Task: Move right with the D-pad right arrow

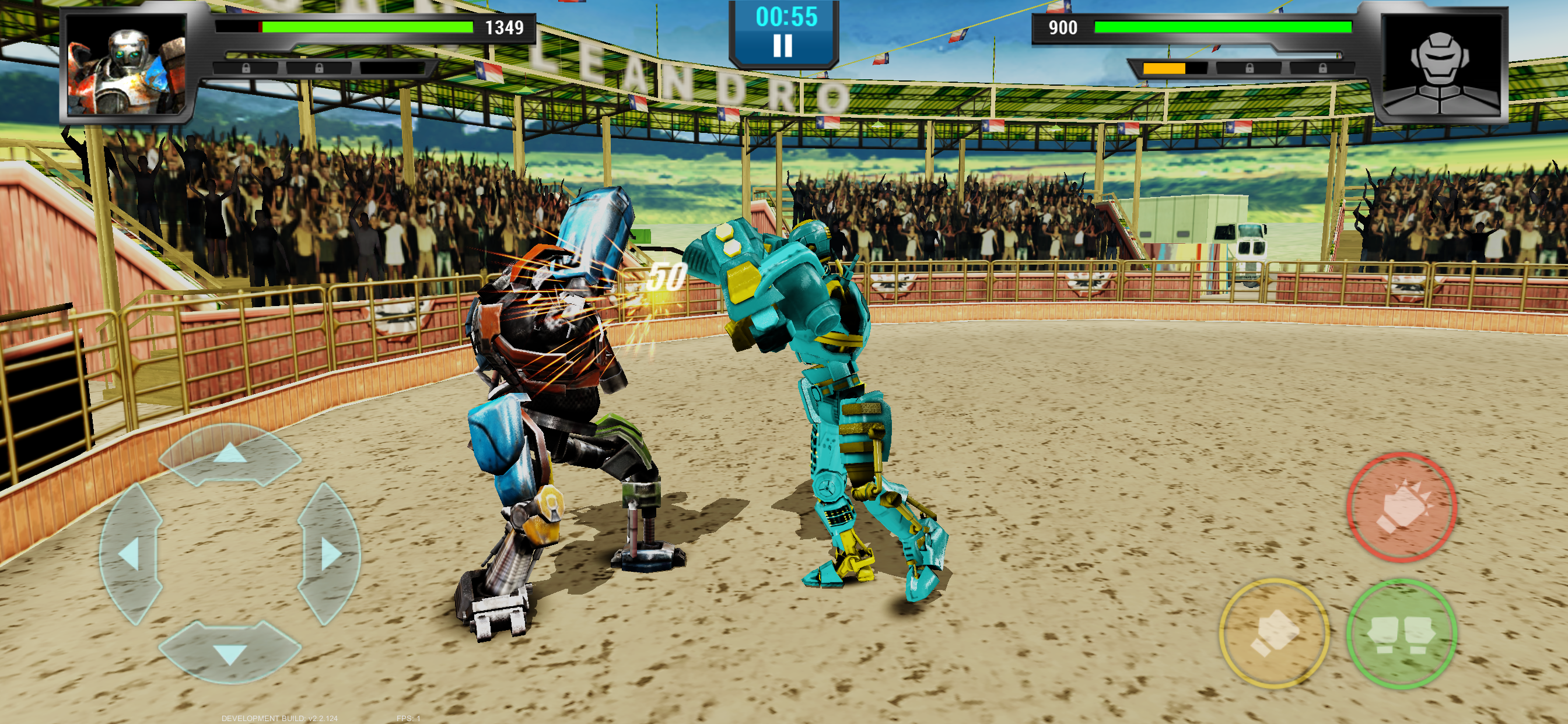Action: 330,554
